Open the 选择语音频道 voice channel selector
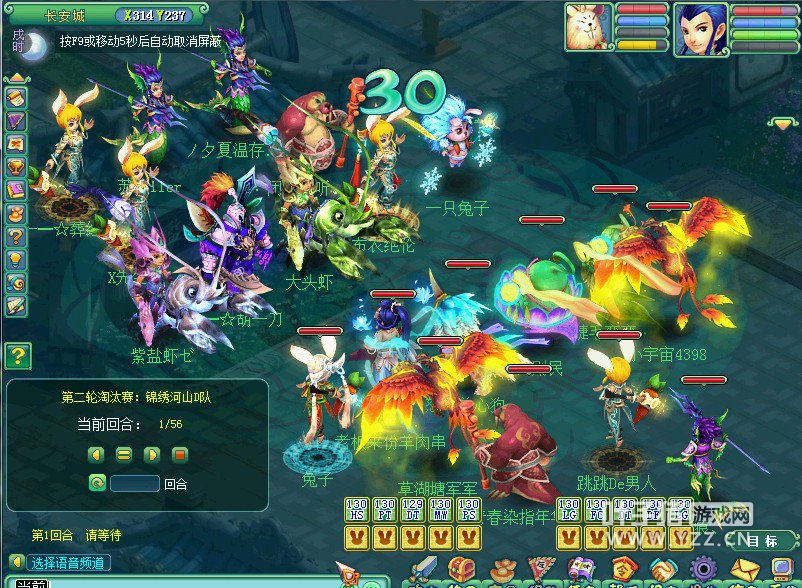This screenshot has height=588, width=802. click(58, 562)
